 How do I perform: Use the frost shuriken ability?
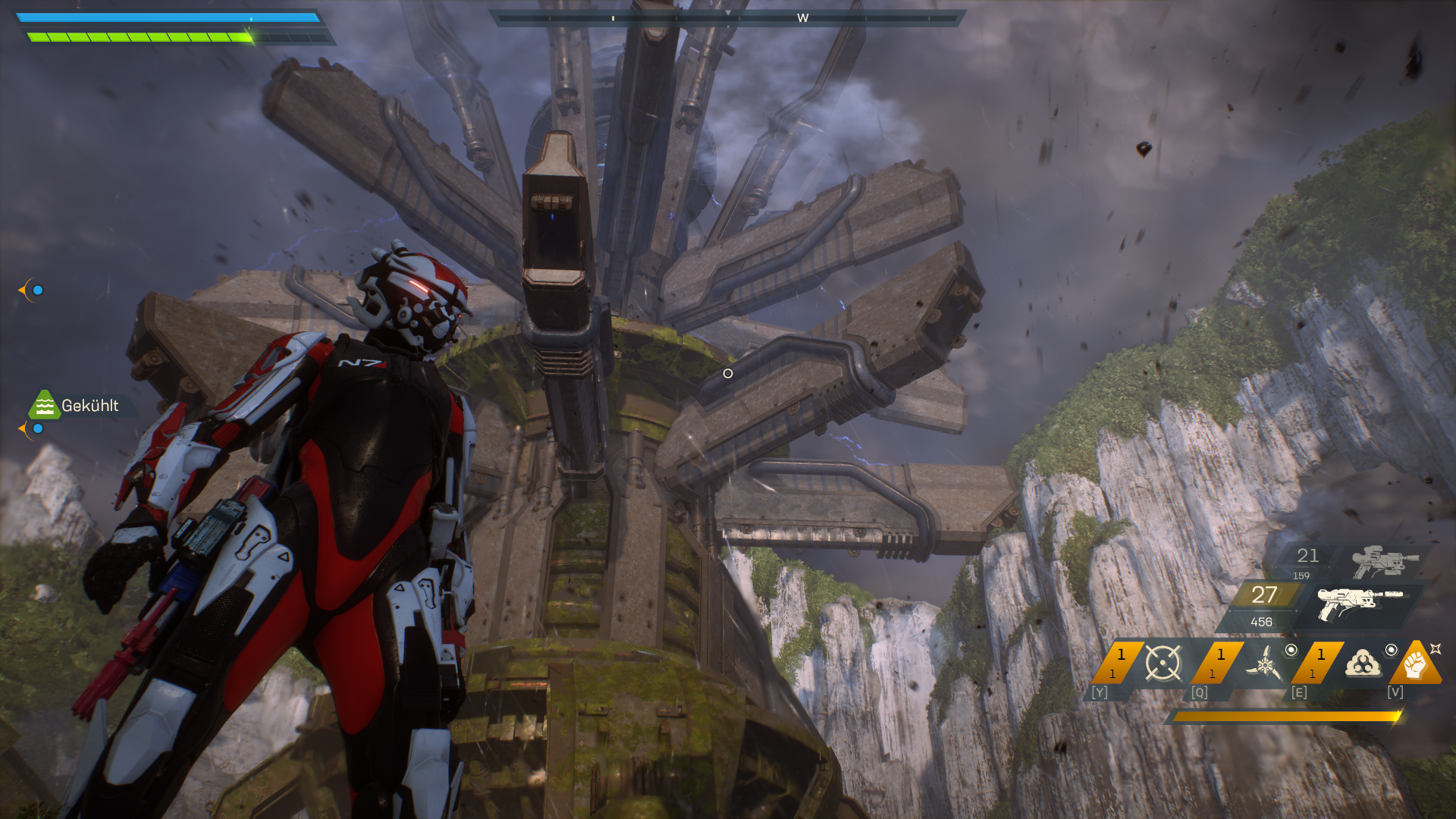pyautogui.click(x=1264, y=664)
